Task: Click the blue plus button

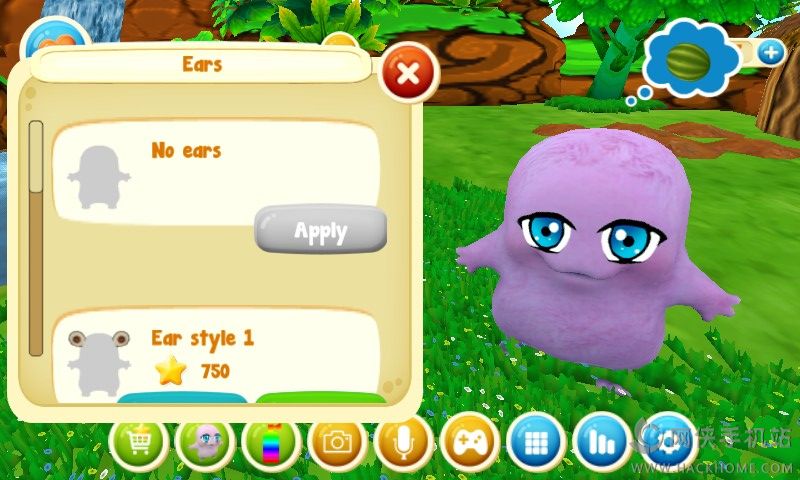Action: (x=770, y=53)
